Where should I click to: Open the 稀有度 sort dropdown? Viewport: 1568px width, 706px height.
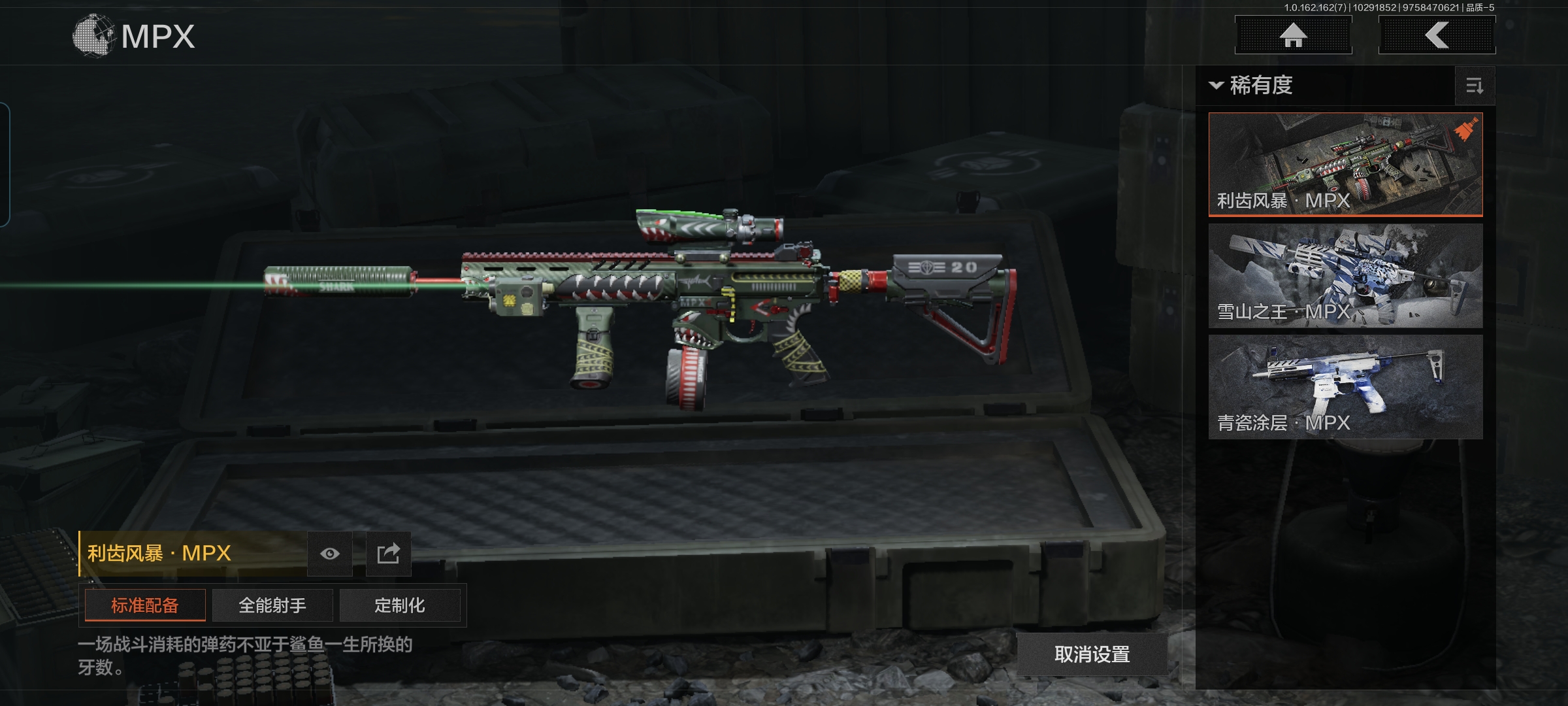tap(1252, 86)
